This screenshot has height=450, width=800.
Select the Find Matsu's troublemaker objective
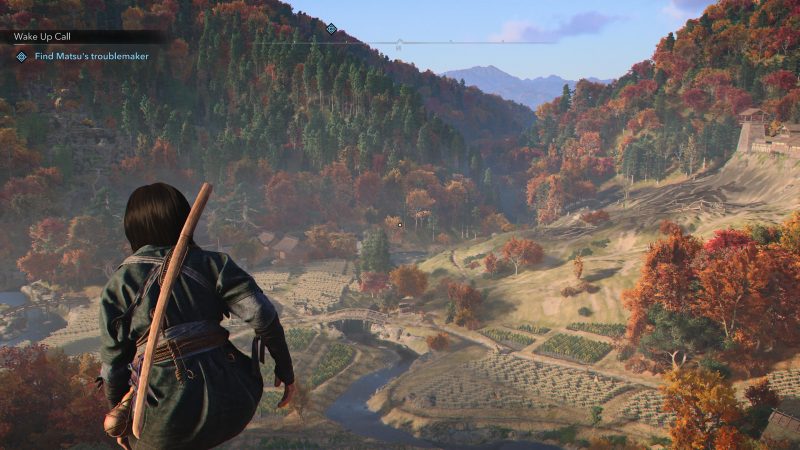pos(91,57)
